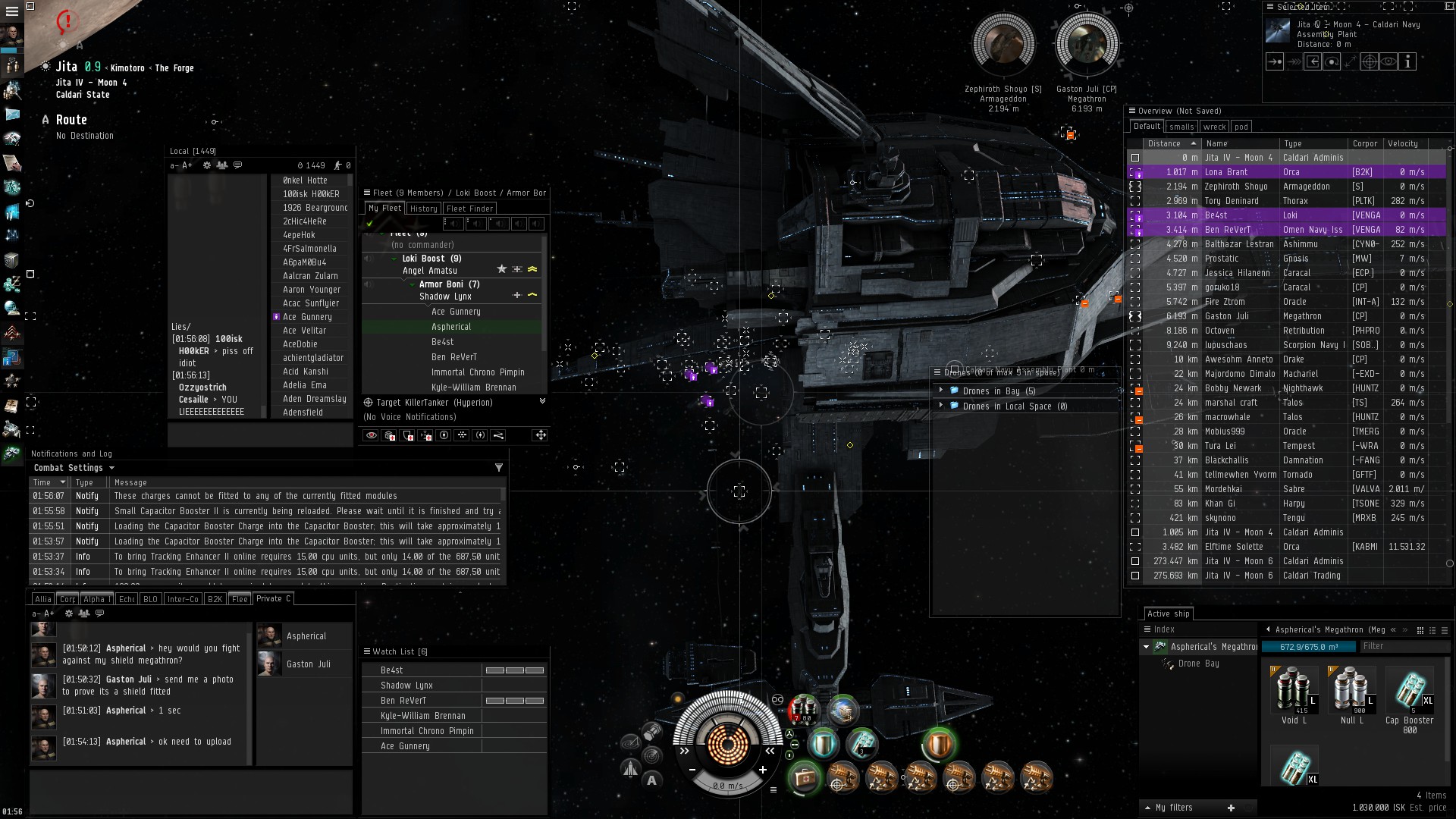Screen dimensions: 1456x819
Task: Select the Void L ammo stack
Action: (1294, 692)
